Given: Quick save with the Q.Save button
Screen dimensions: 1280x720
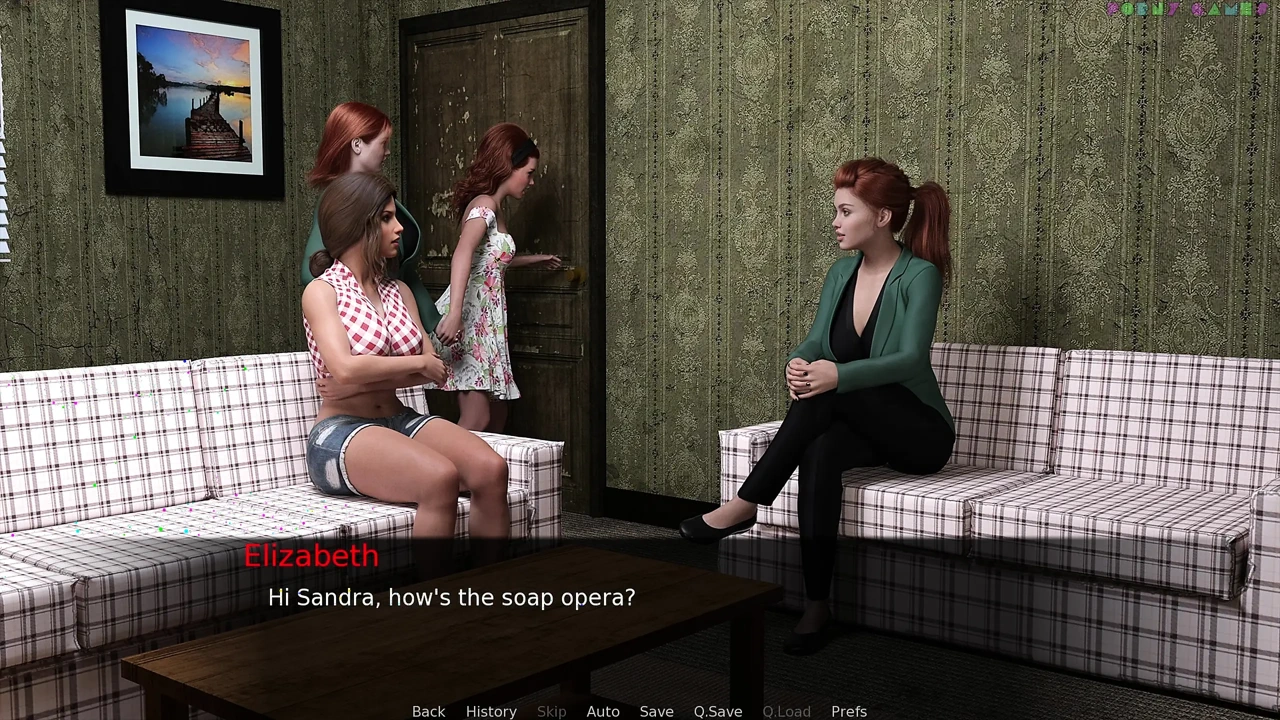Looking at the screenshot, I should click(x=718, y=711).
